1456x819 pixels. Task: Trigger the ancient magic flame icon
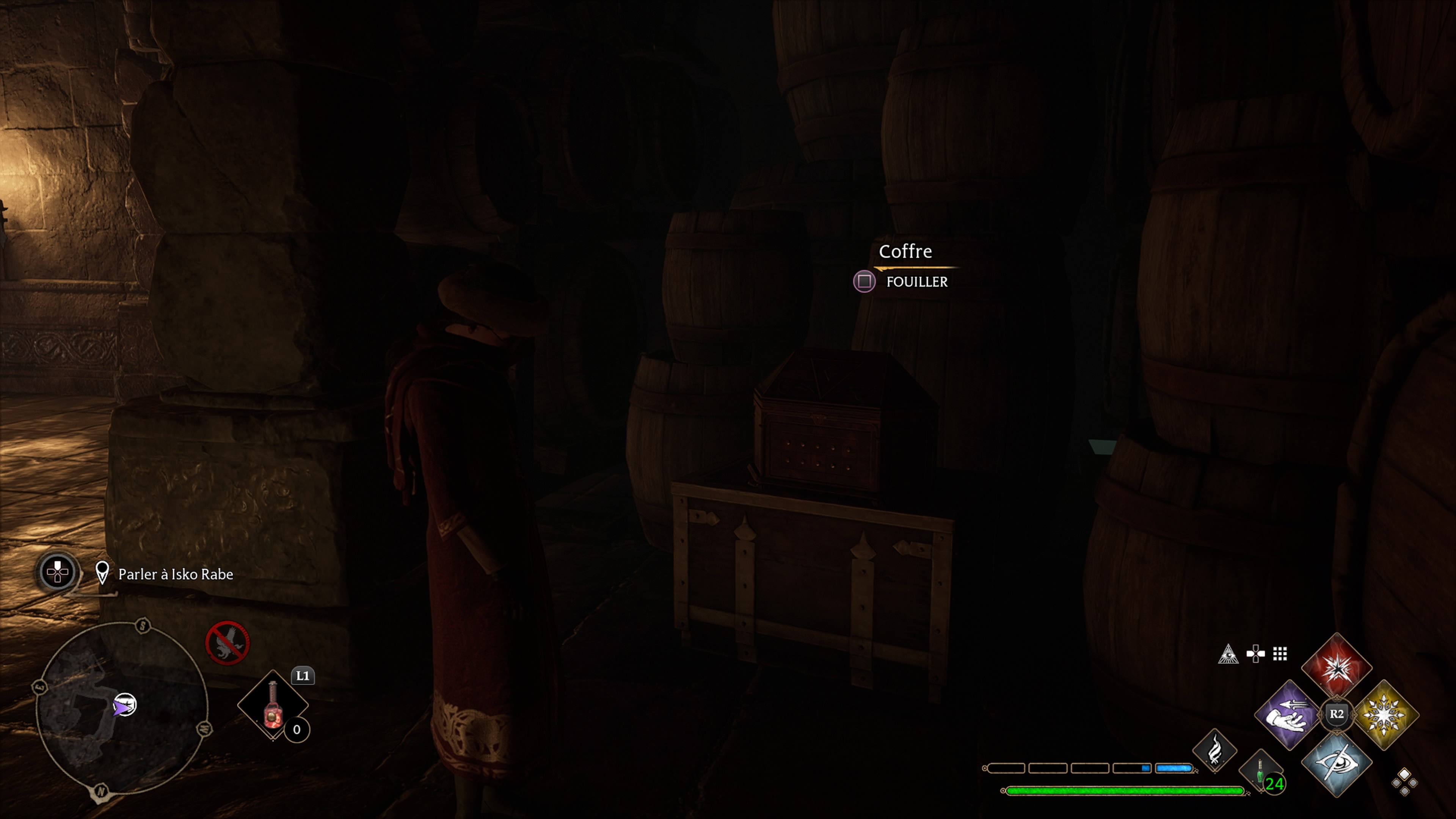1214,751
